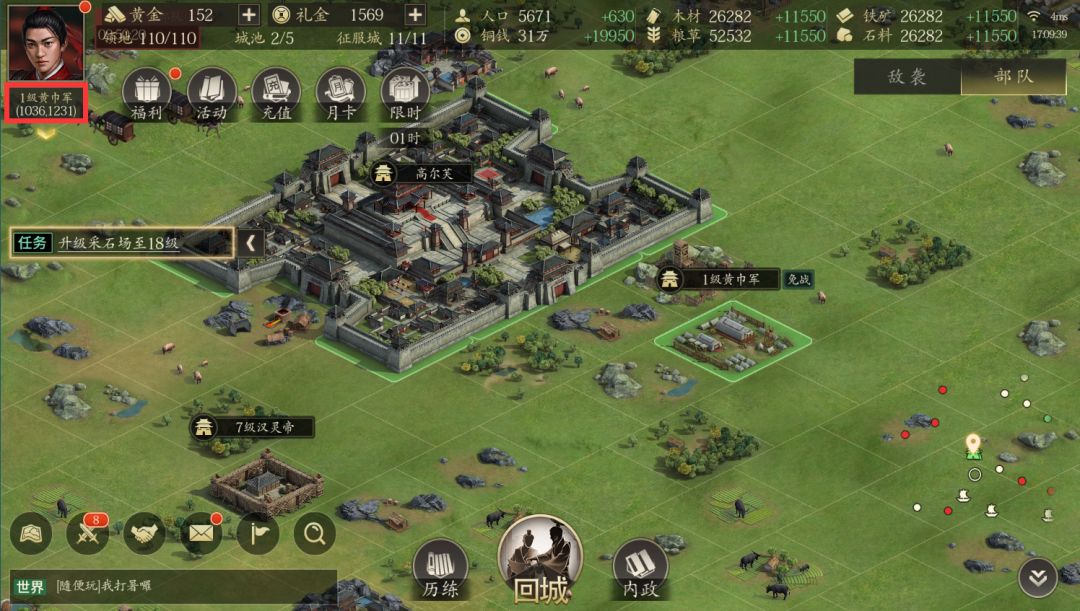Open the crossed swords battle reports

click(88, 534)
